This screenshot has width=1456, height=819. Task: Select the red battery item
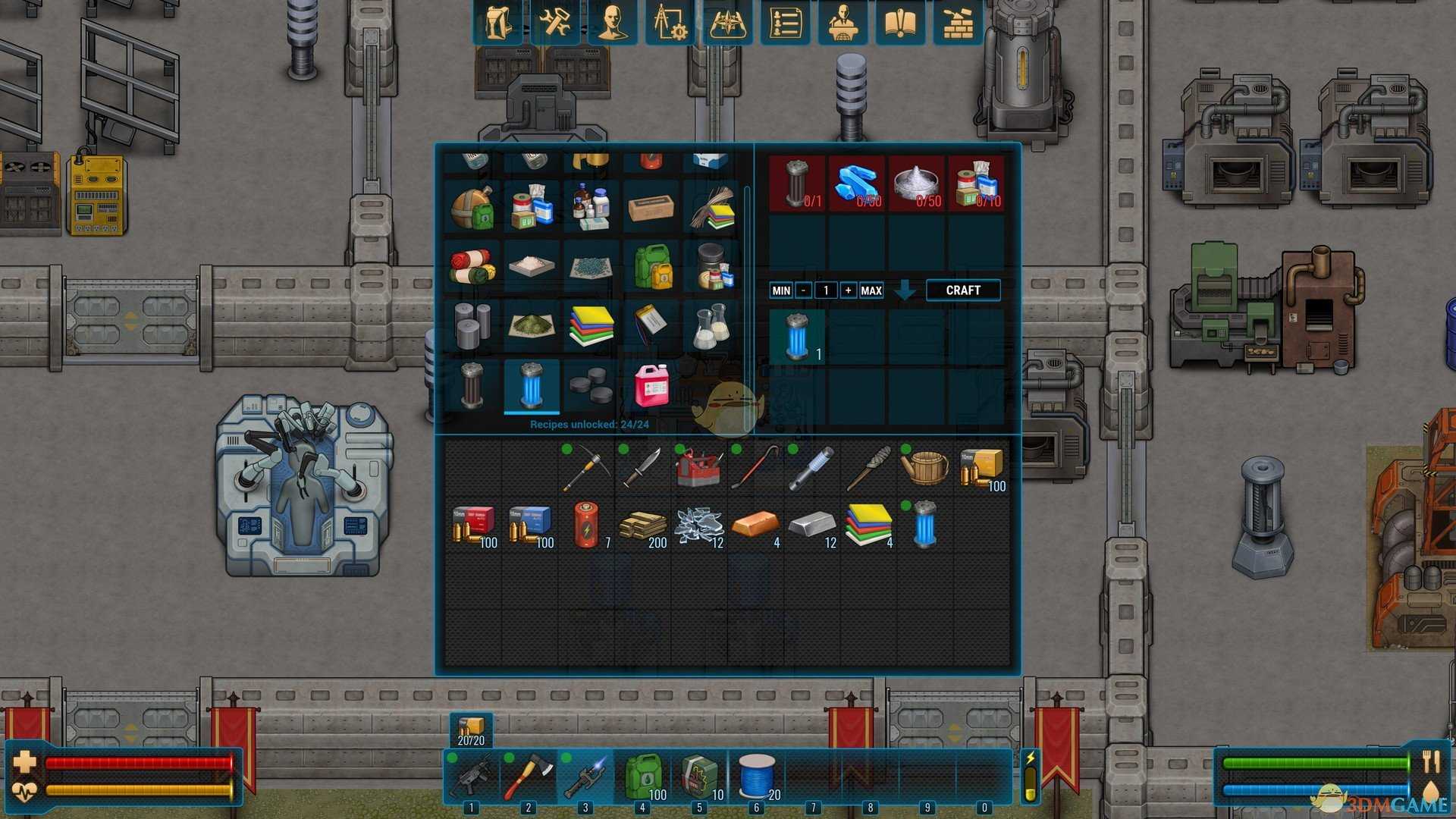[x=585, y=526]
